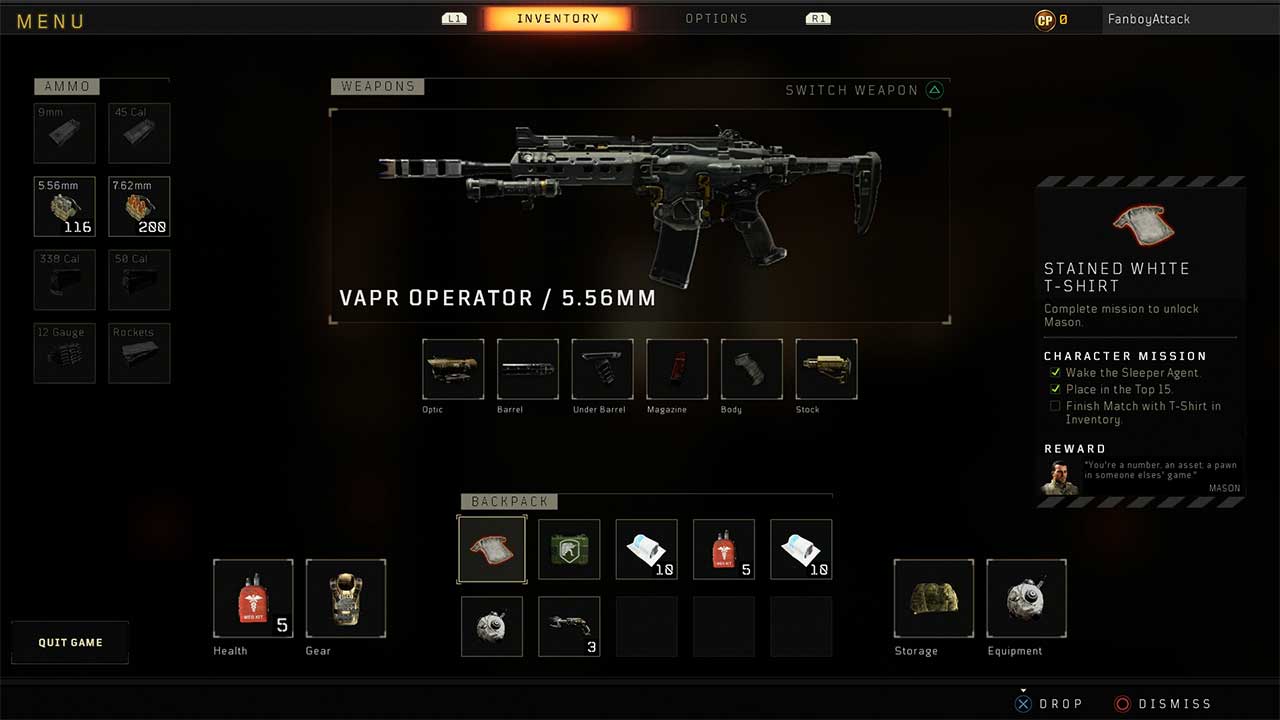1280x720 pixels.
Task: Click the Quit Game button
Action: (x=70, y=642)
